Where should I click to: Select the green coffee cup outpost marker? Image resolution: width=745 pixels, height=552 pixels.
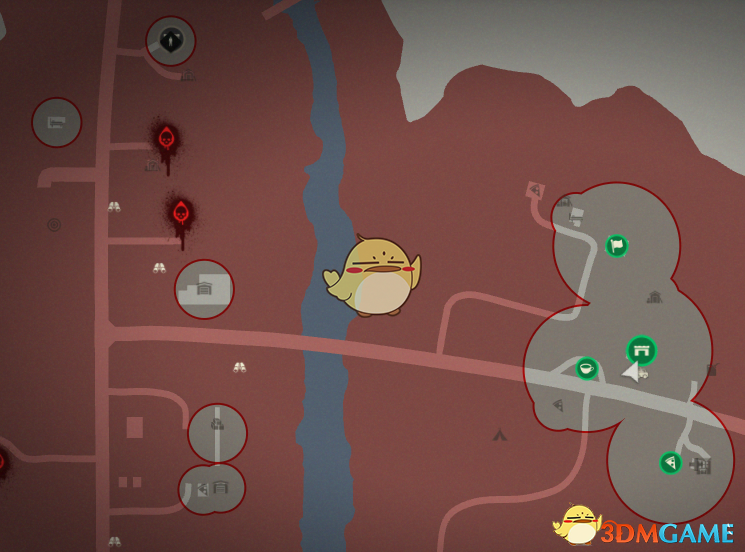coord(587,369)
